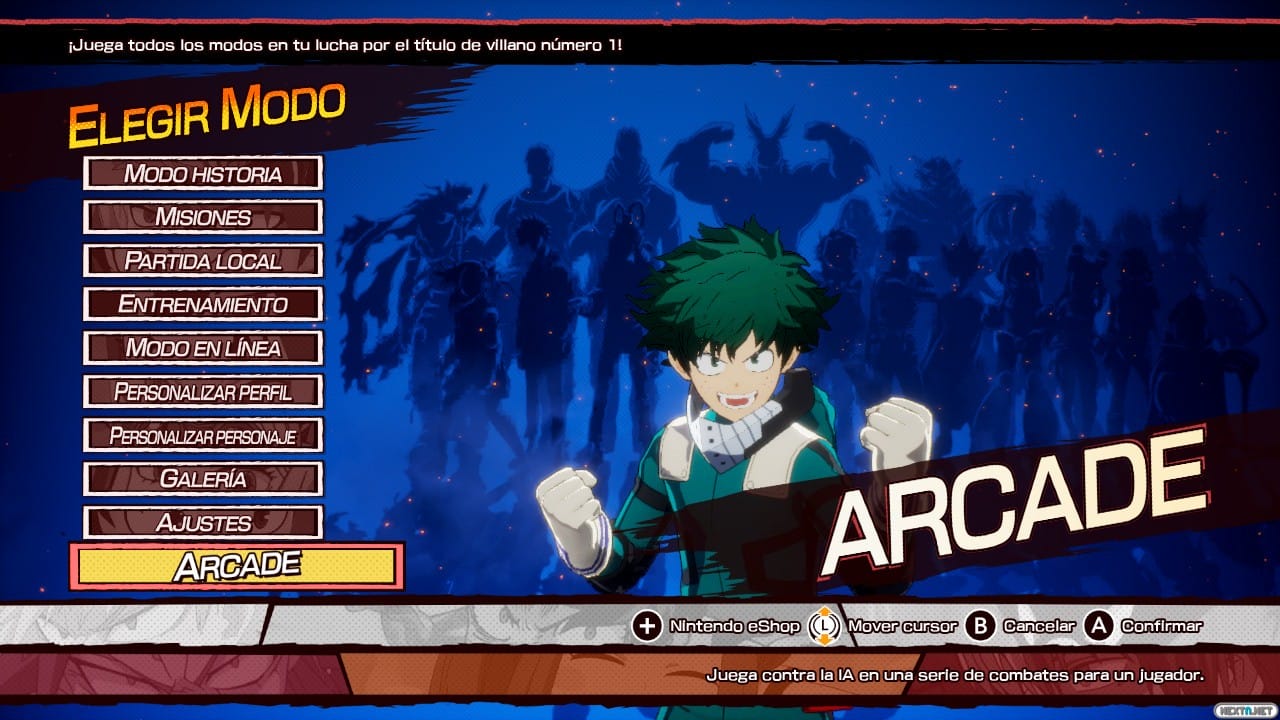The width and height of the screenshot is (1280, 720).
Task: Click the L-stick 'Mover cursor' icon
Action: (822, 625)
